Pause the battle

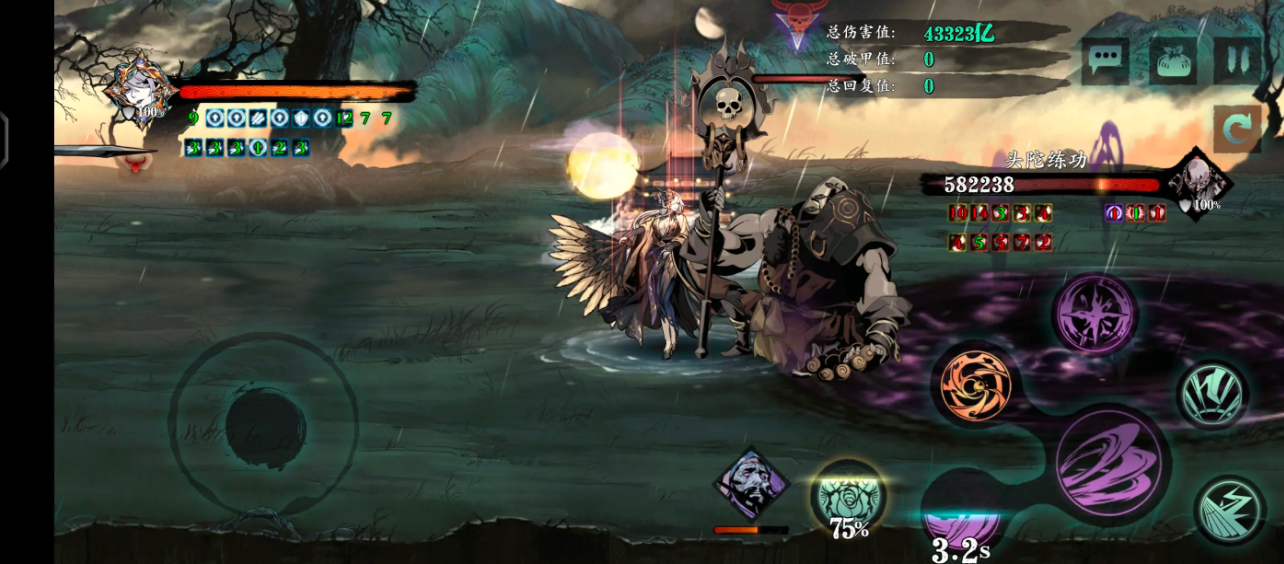[x=1238, y=62]
